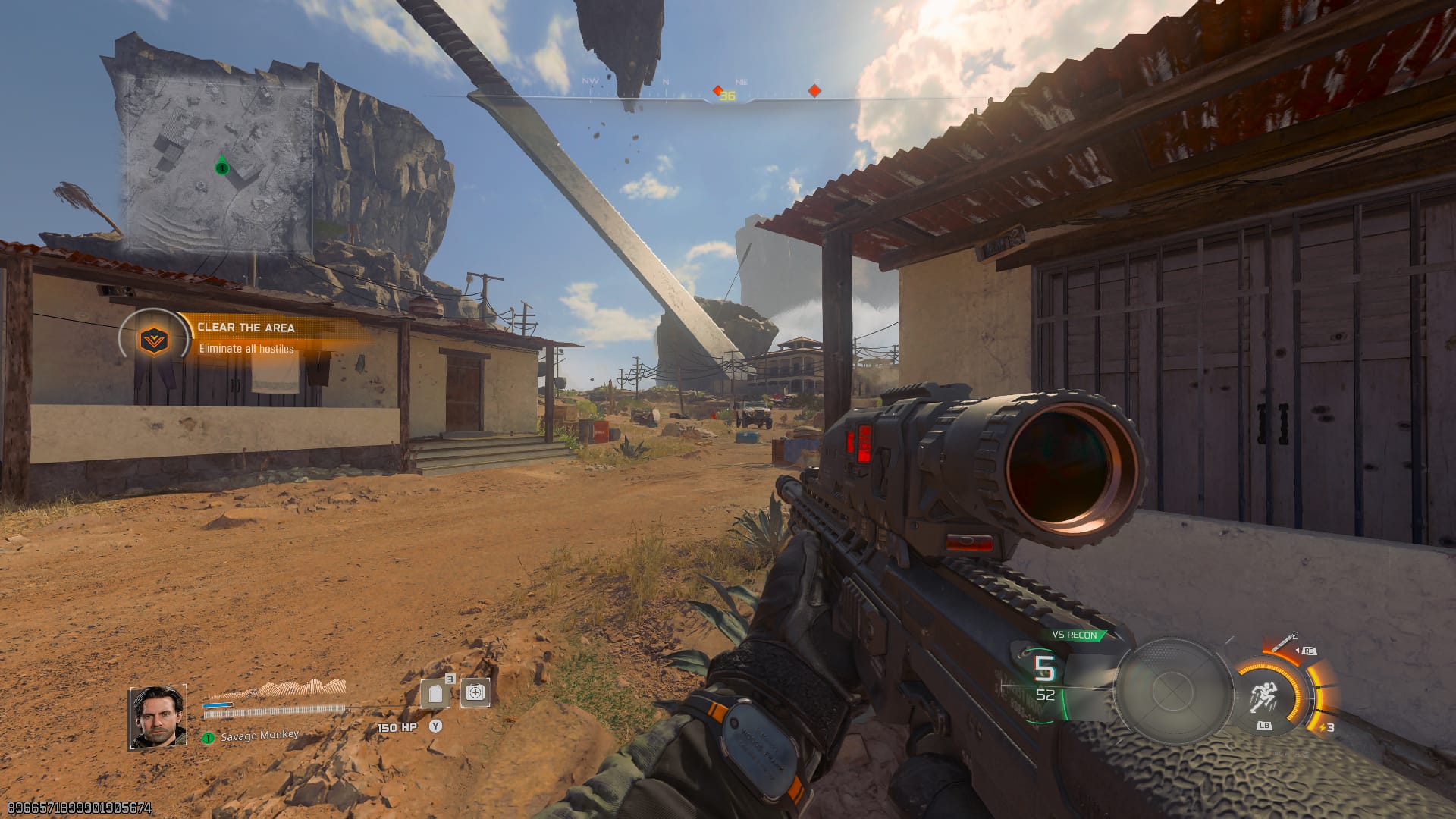1456x819 pixels.
Task: Use the armor plate slot
Action: [435, 693]
